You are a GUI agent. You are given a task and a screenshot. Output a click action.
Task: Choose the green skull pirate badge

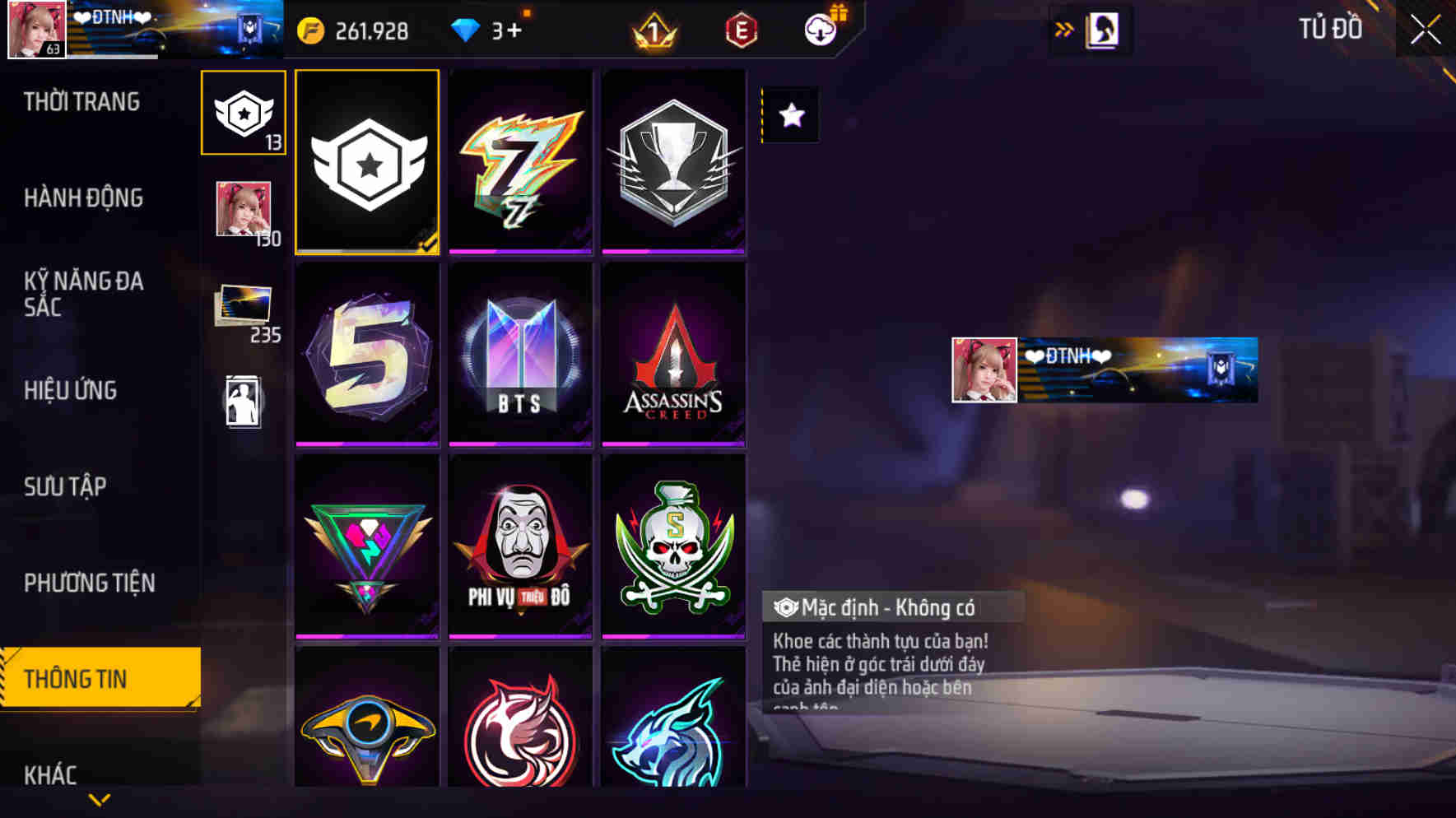(x=673, y=545)
